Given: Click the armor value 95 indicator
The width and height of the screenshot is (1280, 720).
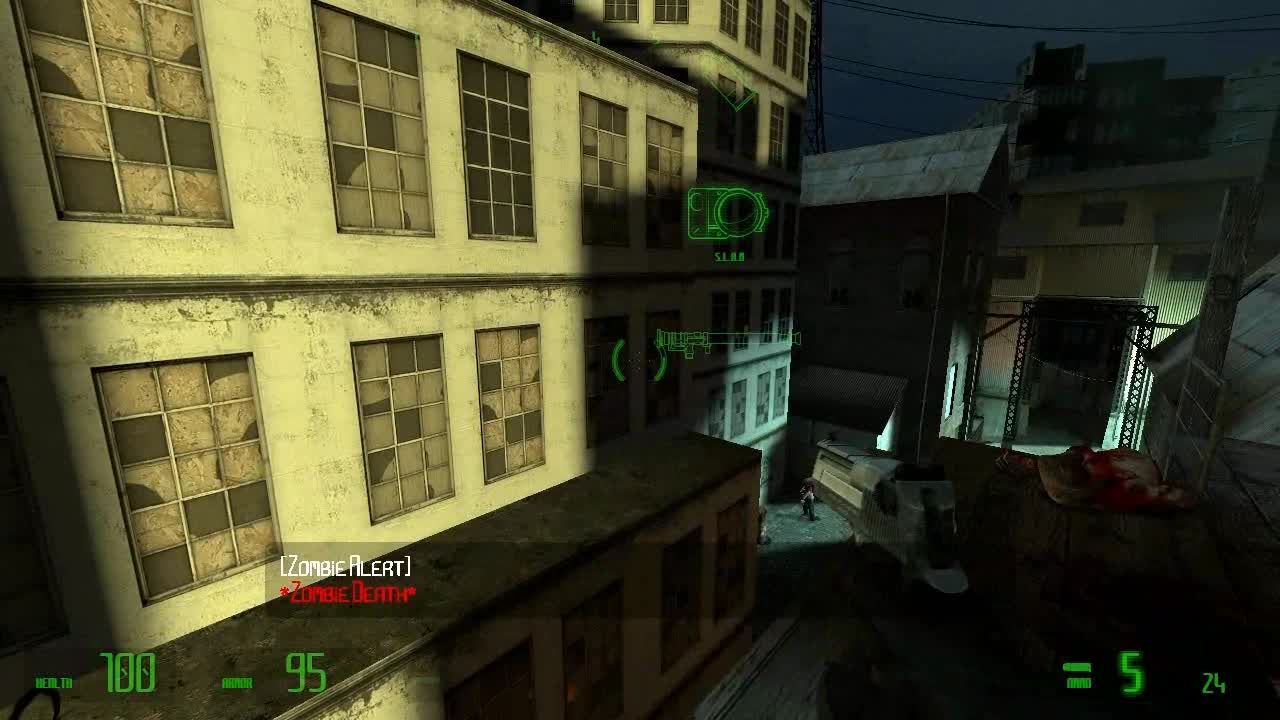Looking at the screenshot, I should coord(305,672).
